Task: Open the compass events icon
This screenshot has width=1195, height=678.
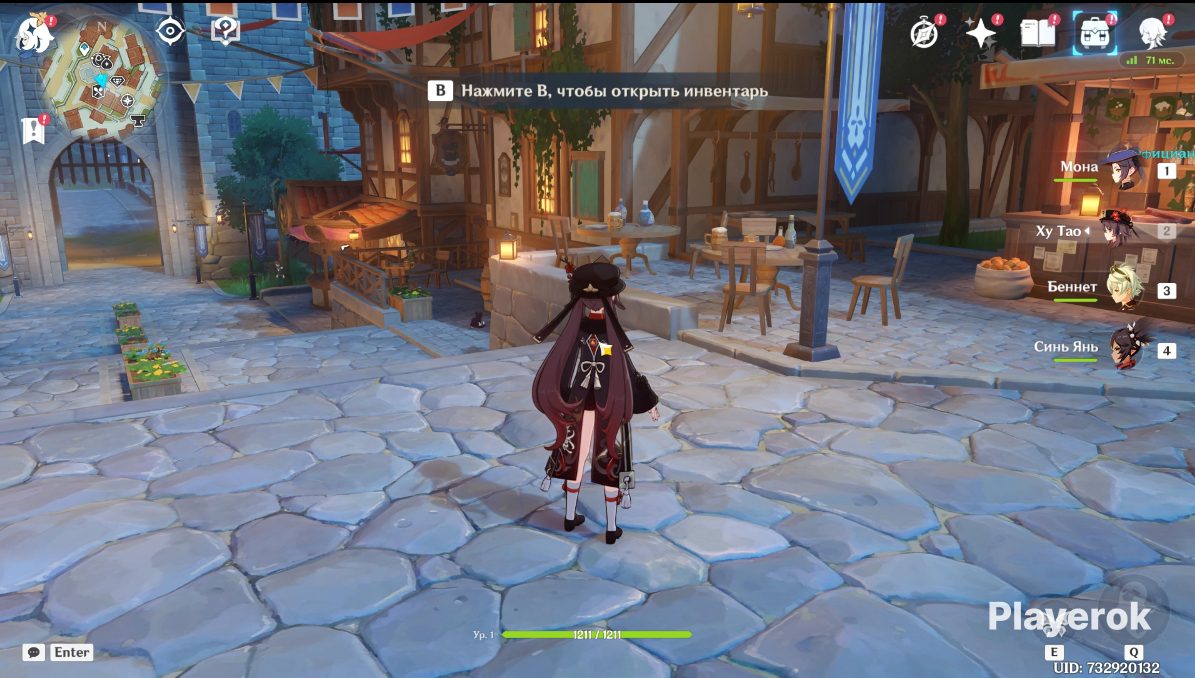Action: 925,33
